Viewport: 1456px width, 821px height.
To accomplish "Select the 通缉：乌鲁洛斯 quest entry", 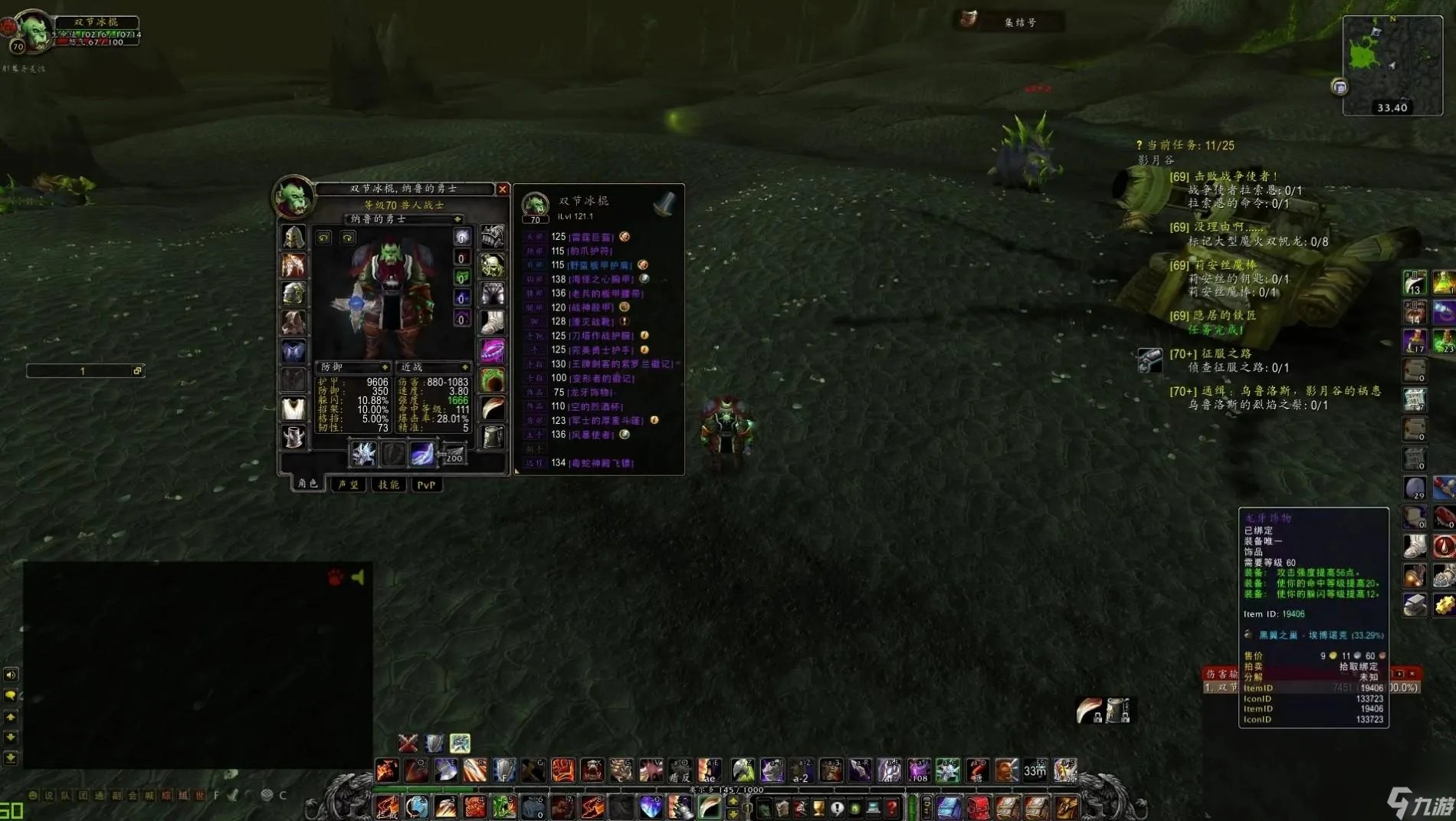I will click(x=1275, y=391).
